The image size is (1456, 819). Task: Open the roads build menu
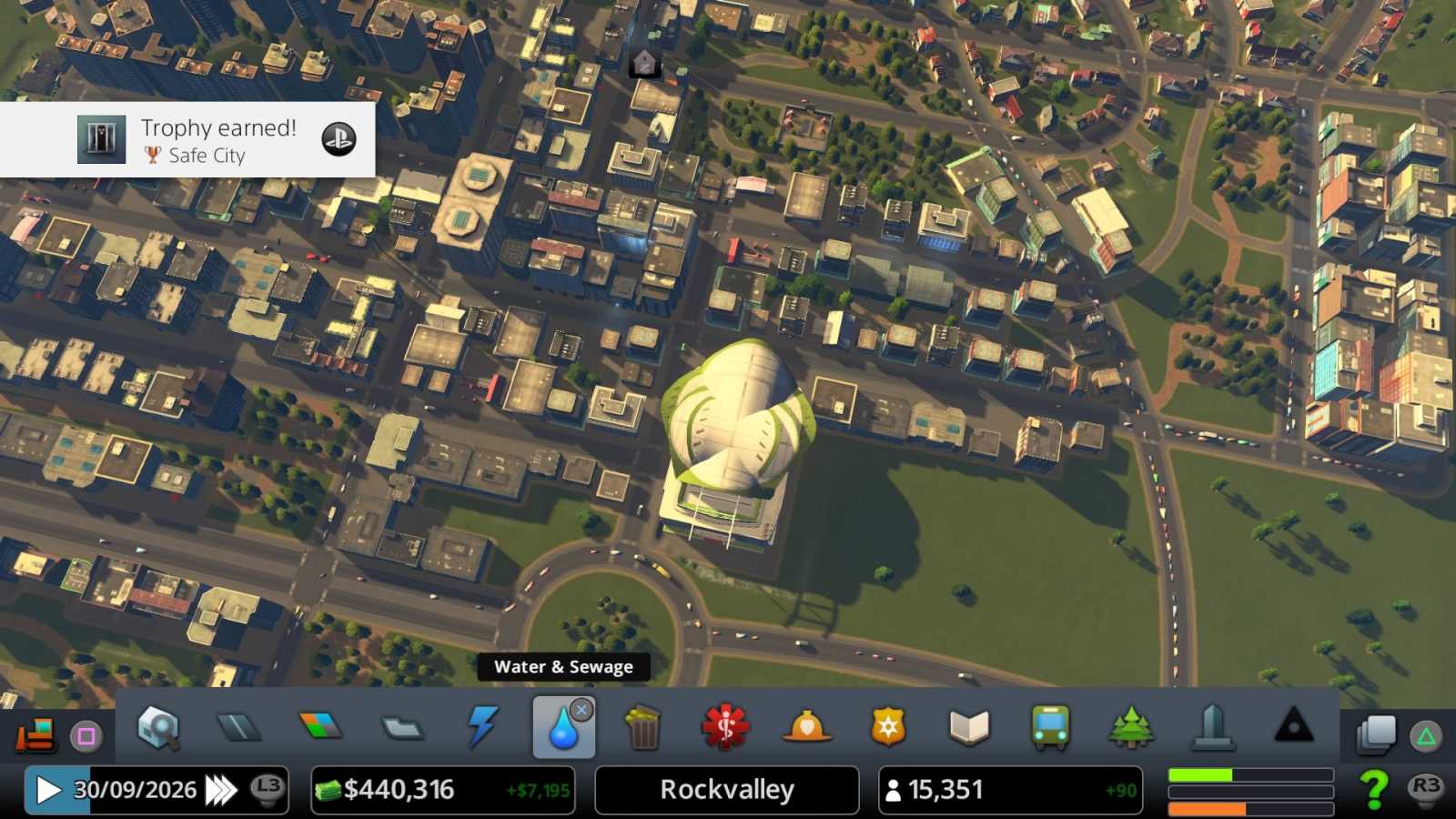[239, 727]
